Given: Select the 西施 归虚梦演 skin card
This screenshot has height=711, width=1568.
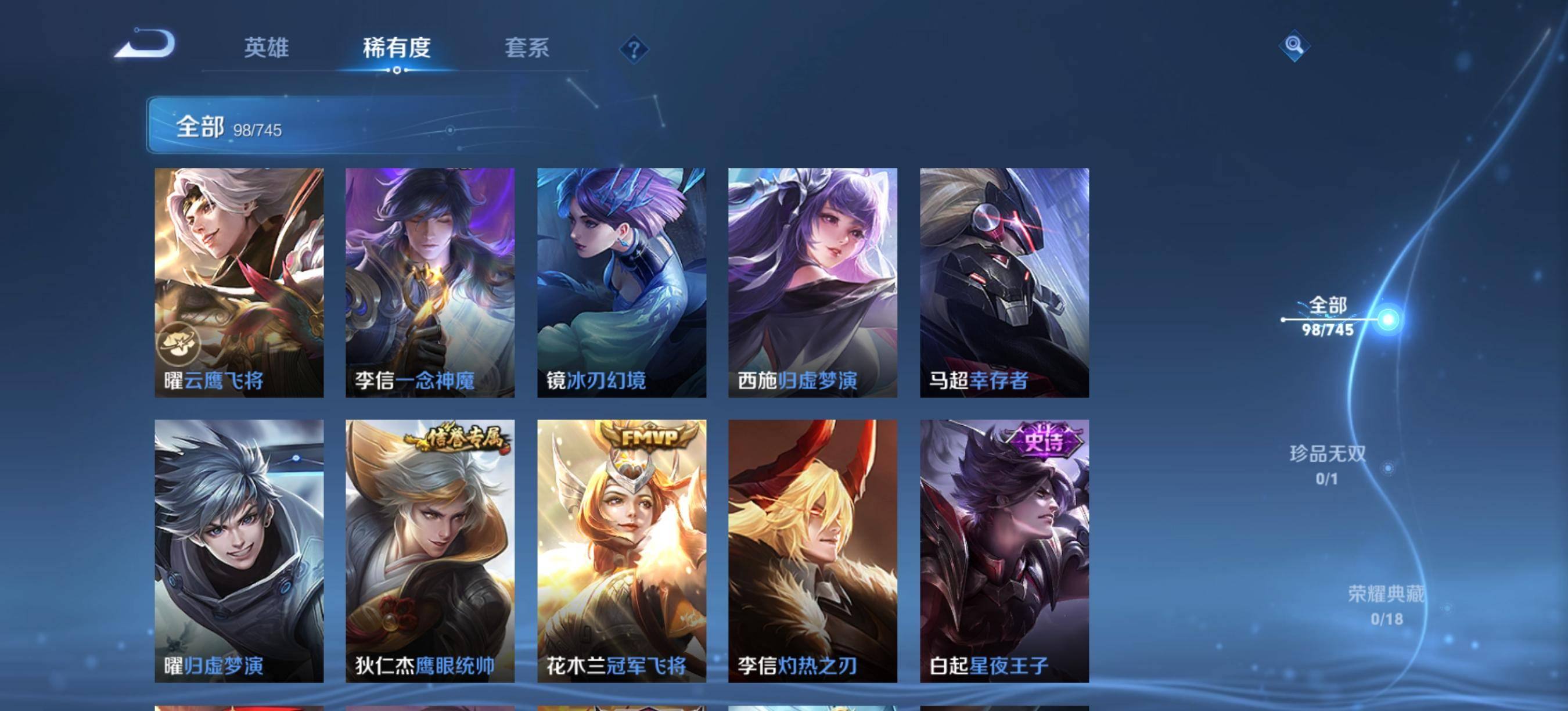Looking at the screenshot, I should [x=812, y=282].
